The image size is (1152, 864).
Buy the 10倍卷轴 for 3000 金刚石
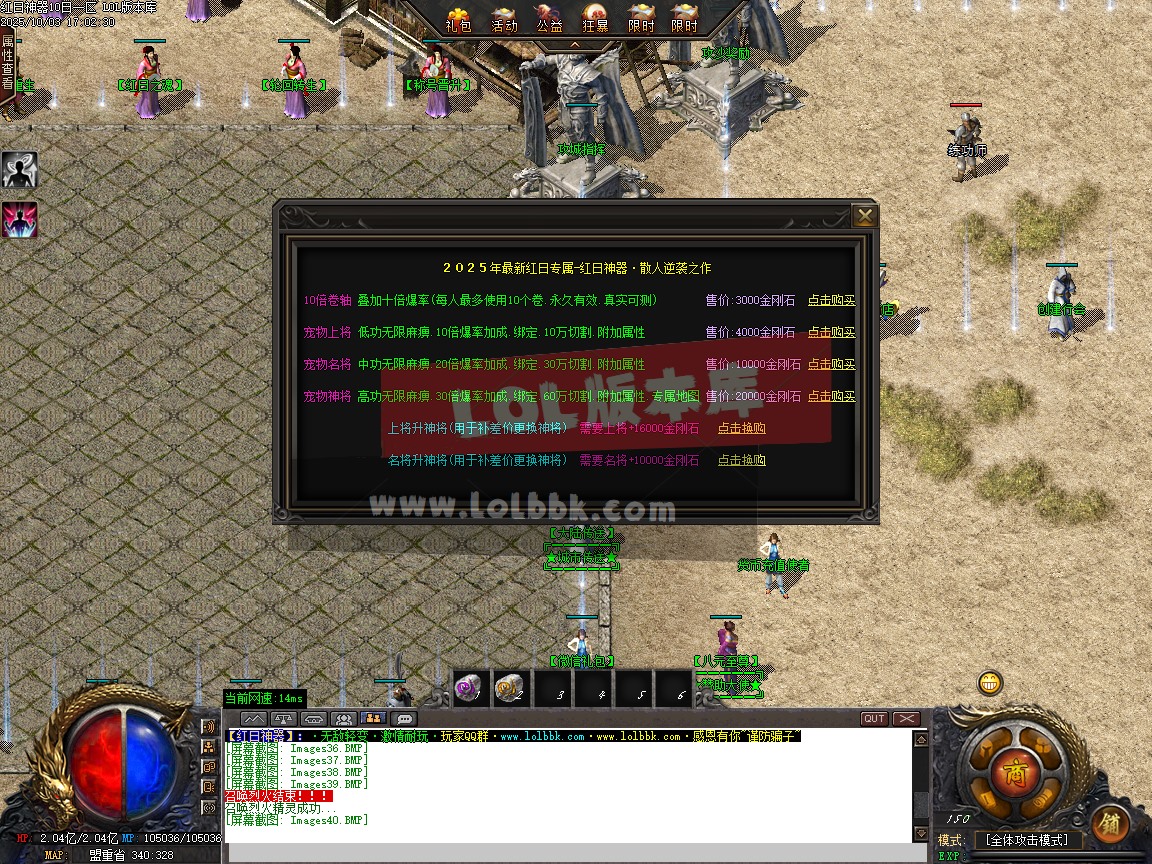click(831, 300)
